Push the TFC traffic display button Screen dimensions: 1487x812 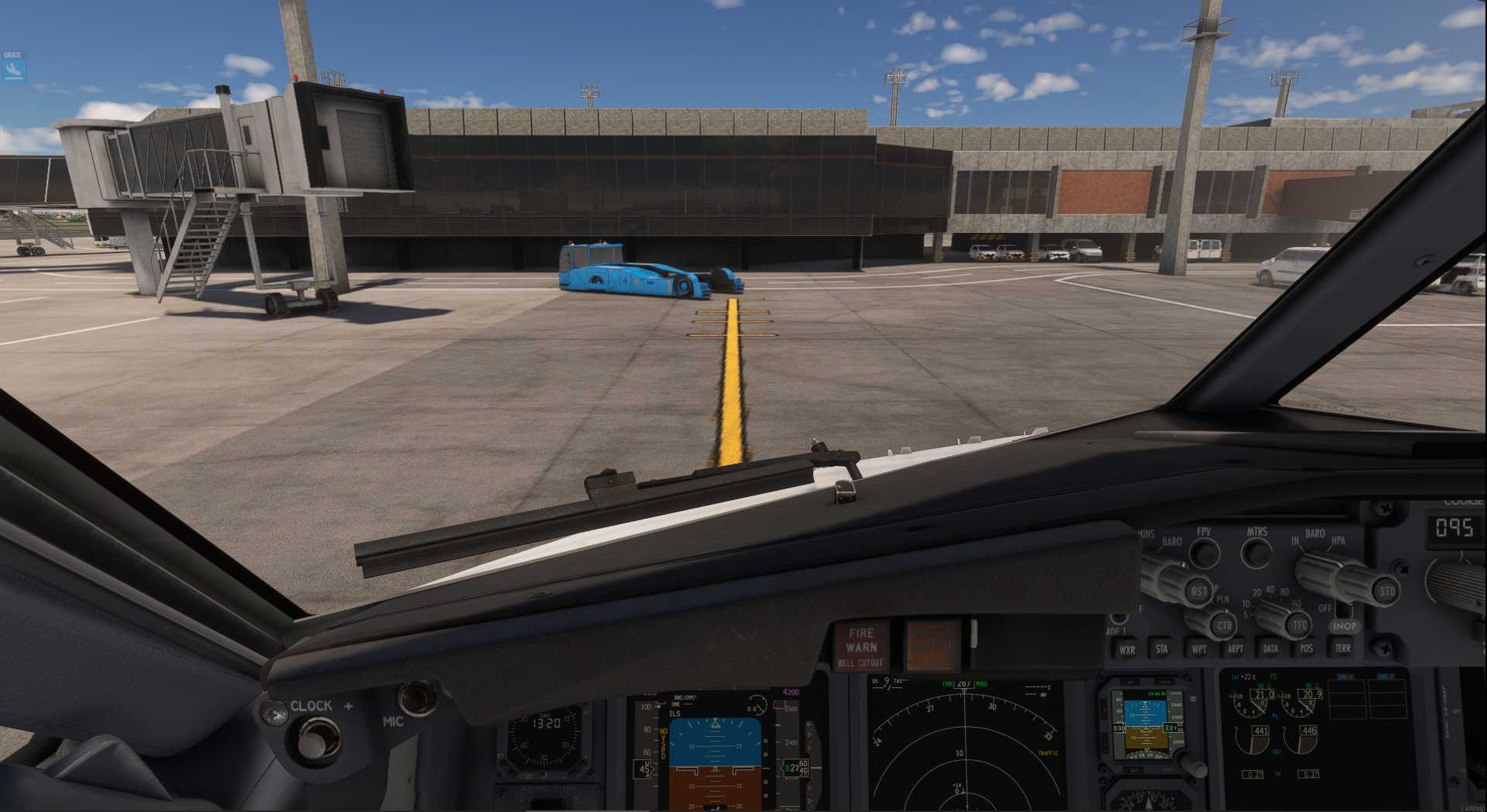tap(1299, 625)
